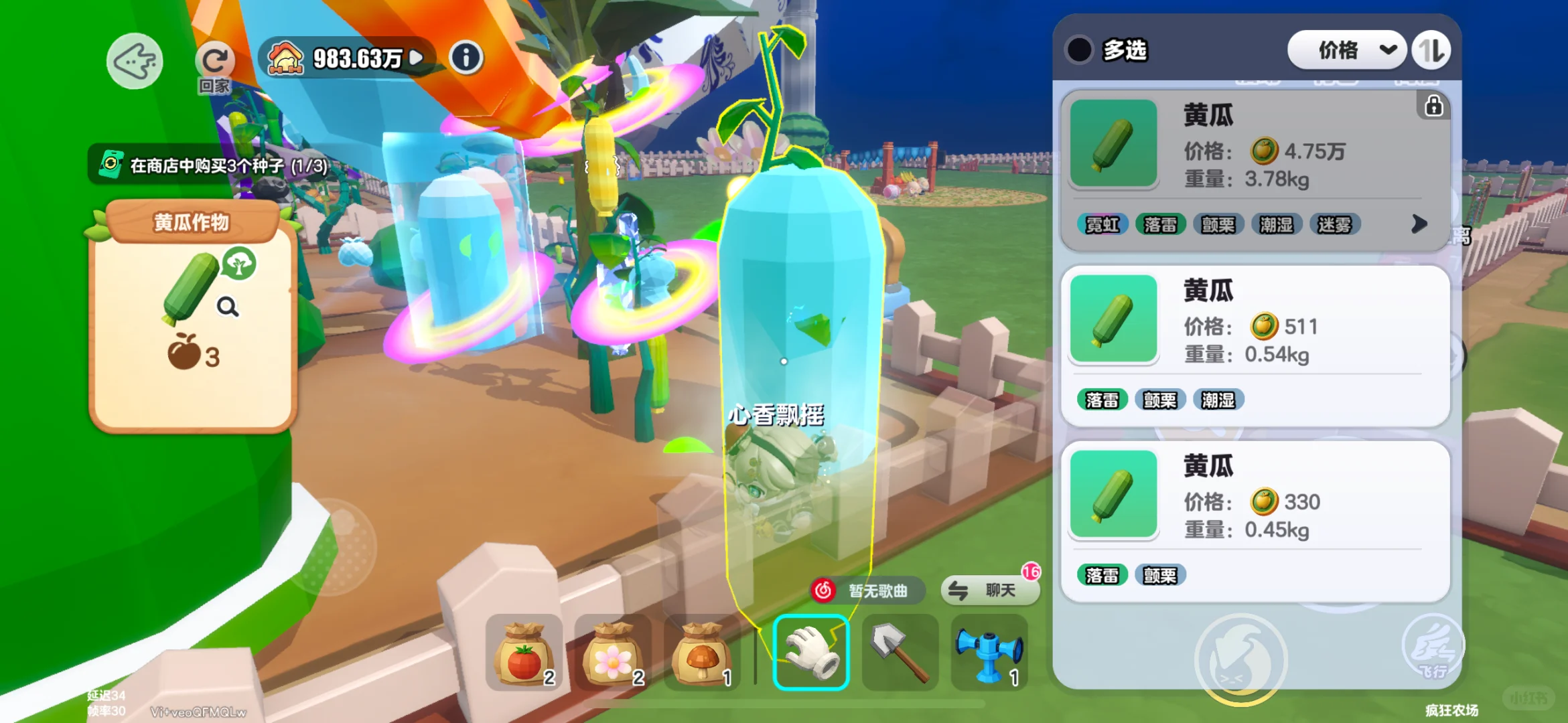Equip the shovel tool
The width and height of the screenshot is (1568, 723).
(900, 652)
